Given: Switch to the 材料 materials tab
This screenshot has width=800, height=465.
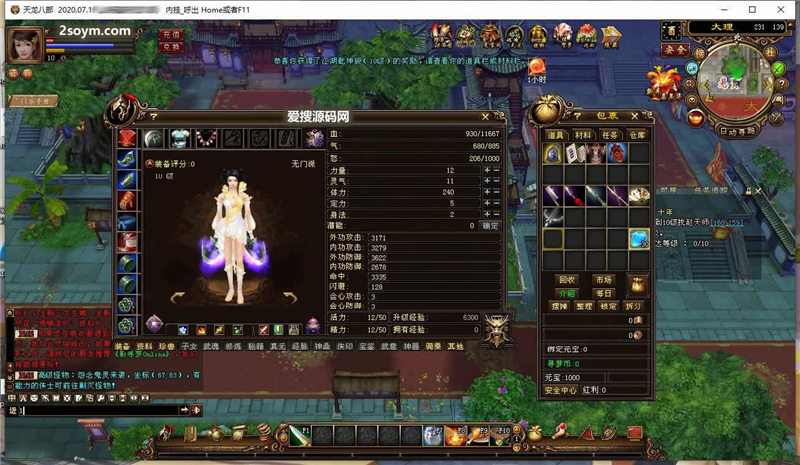Looking at the screenshot, I should pos(583,135).
